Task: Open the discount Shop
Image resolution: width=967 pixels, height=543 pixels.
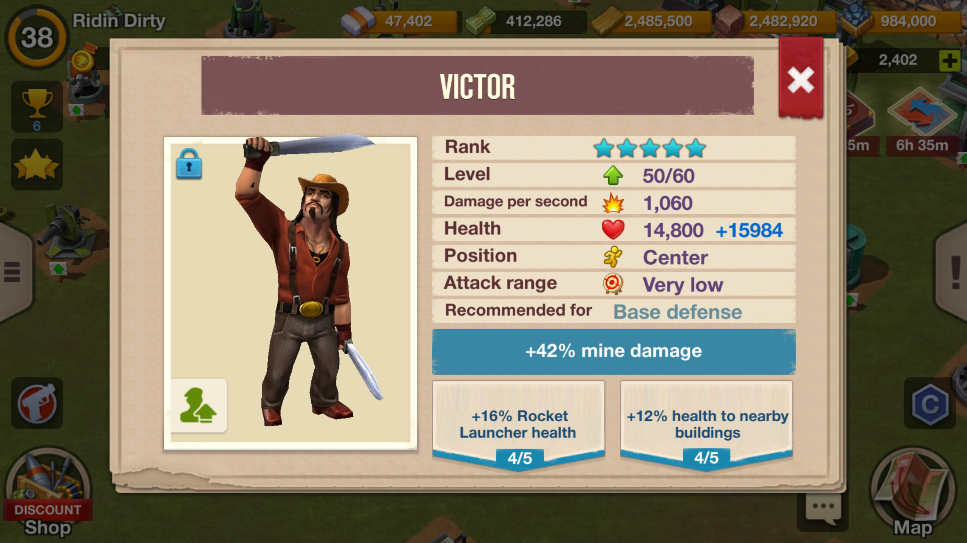Action: pyautogui.click(x=47, y=497)
